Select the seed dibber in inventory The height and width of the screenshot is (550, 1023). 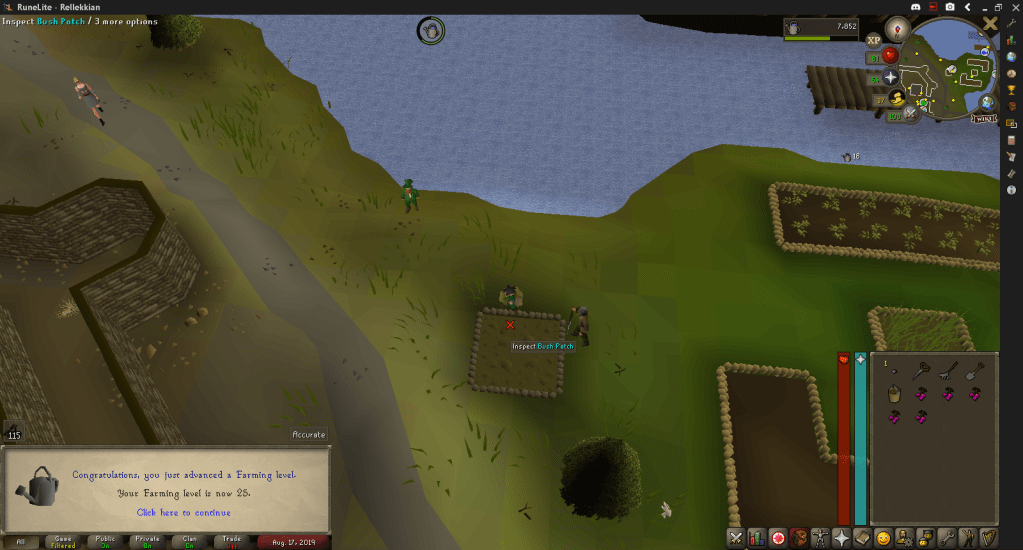921,370
